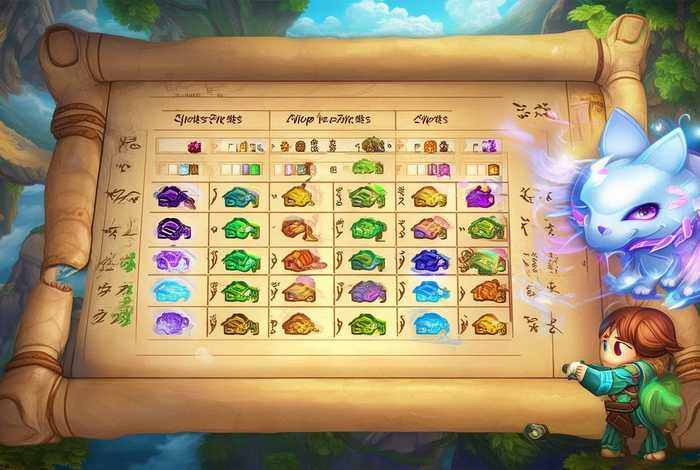700x470 pixels.
Task: Select the dark blue item tile
Action: coord(430,261)
